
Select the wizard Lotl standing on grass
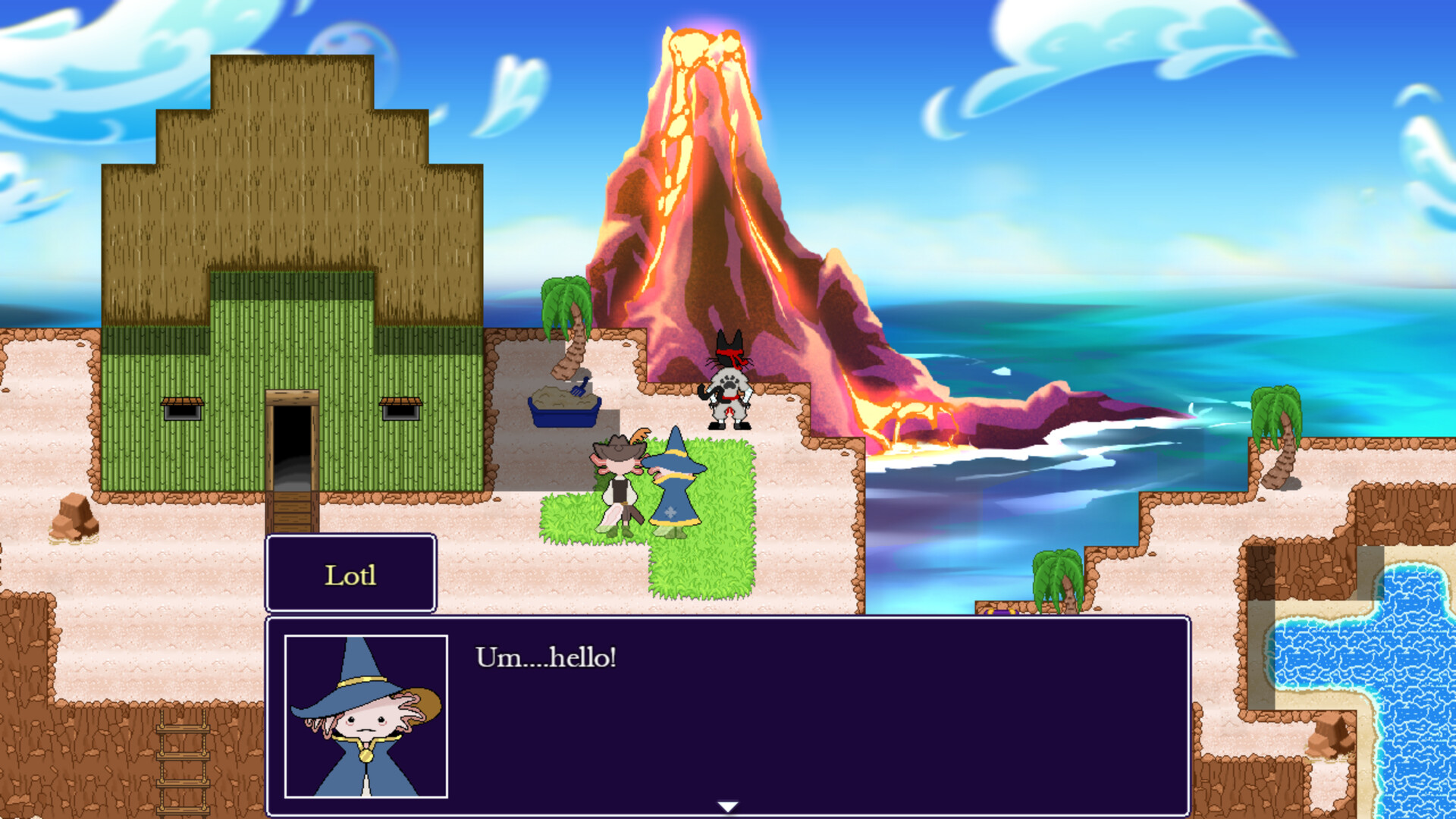(x=673, y=485)
